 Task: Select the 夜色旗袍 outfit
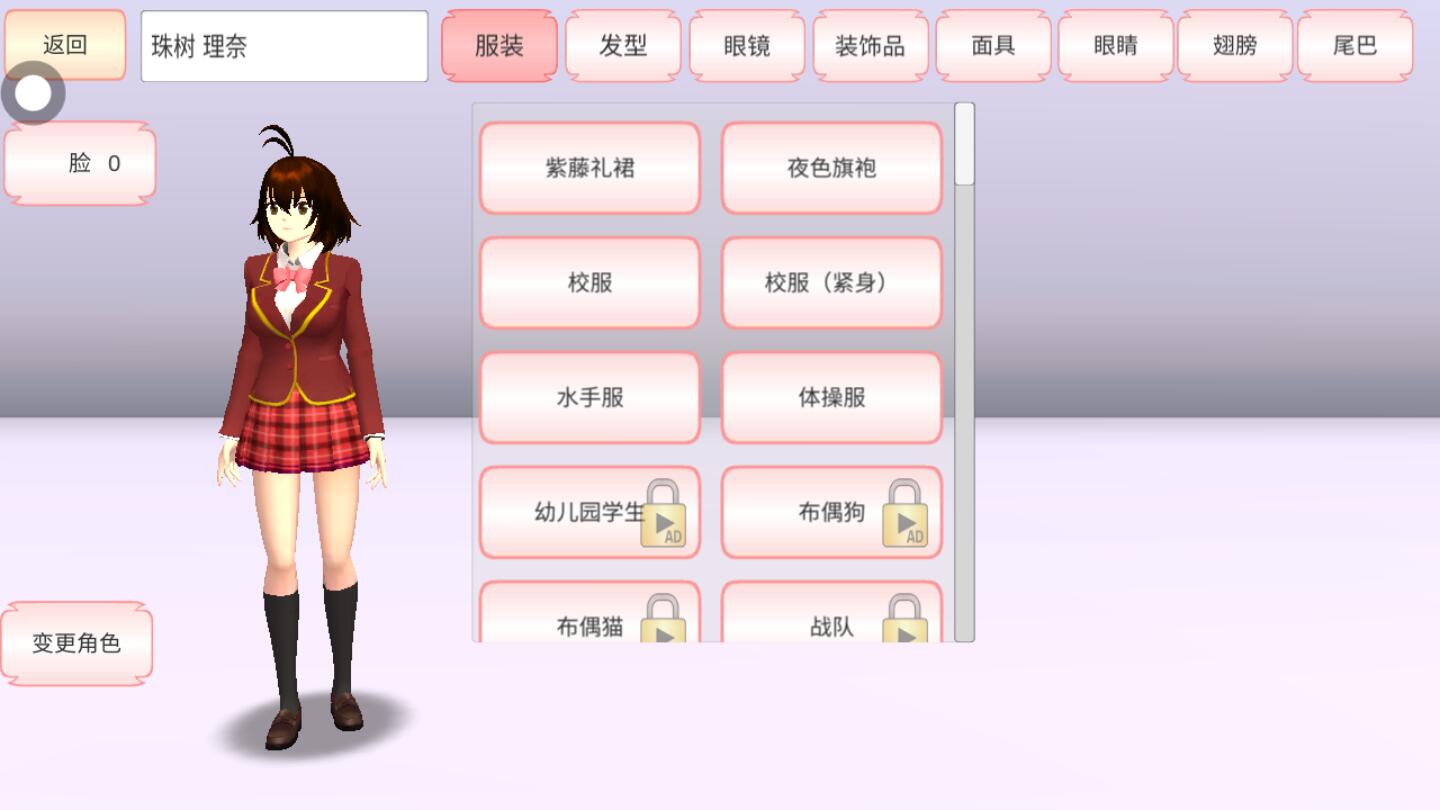pos(832,167)
